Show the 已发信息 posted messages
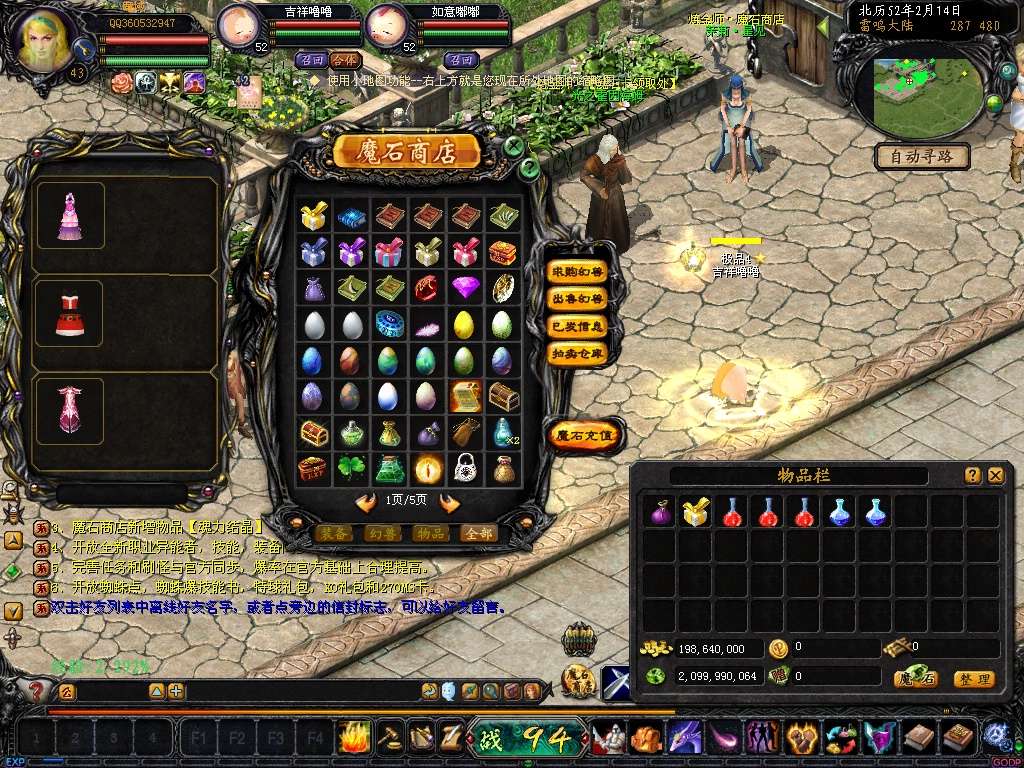The width and height of the screenshot is (1024, 768). pyautogui.click(x=578, y=326)
